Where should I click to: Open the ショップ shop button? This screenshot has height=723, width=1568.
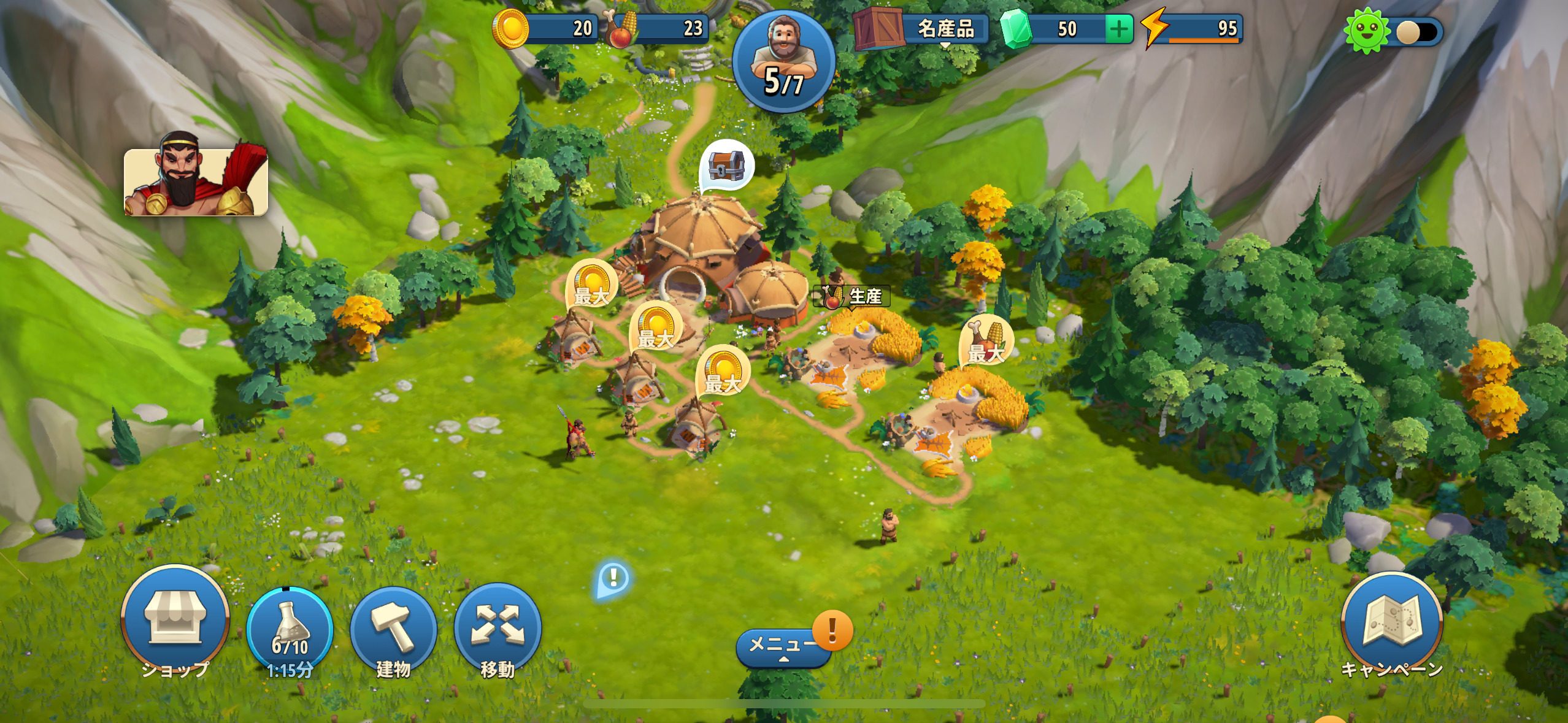175,620
